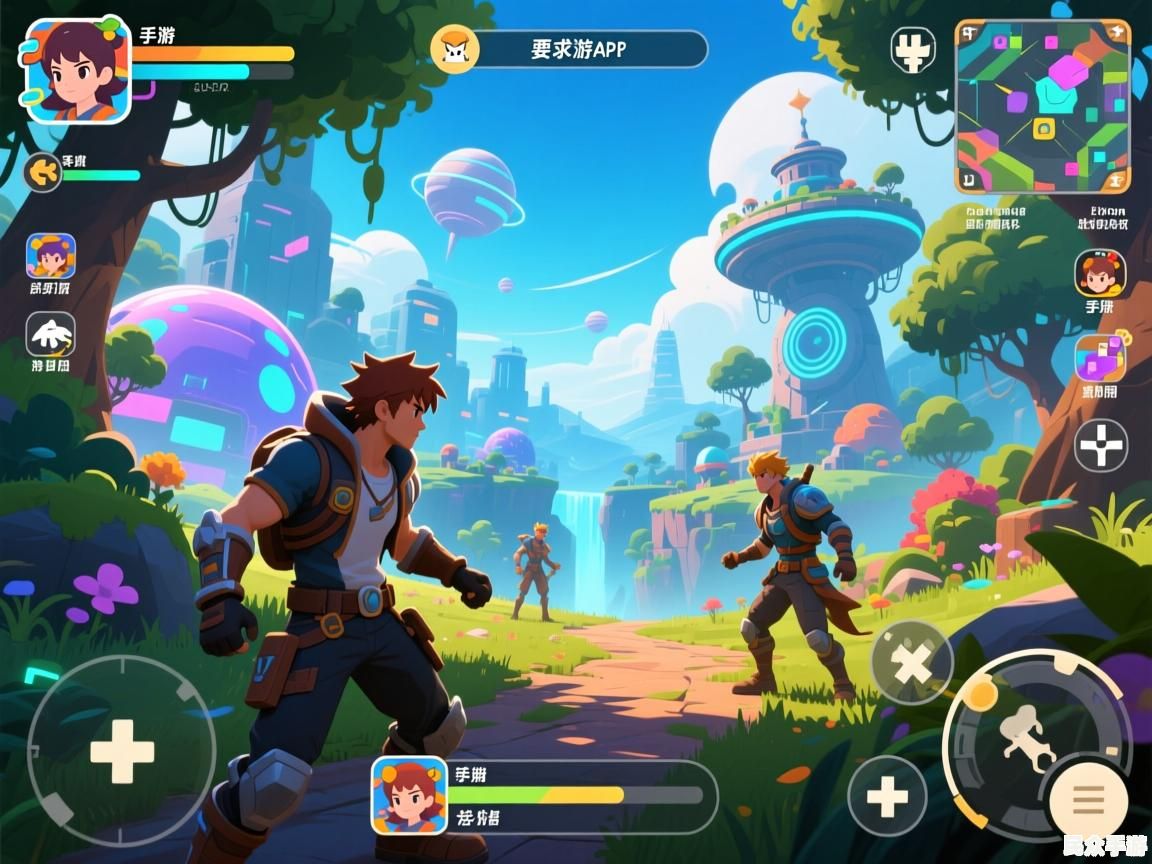Select the yellow bird icon under the portrait
This screenshot has height=864, width=1152.
tap(43, 172)
